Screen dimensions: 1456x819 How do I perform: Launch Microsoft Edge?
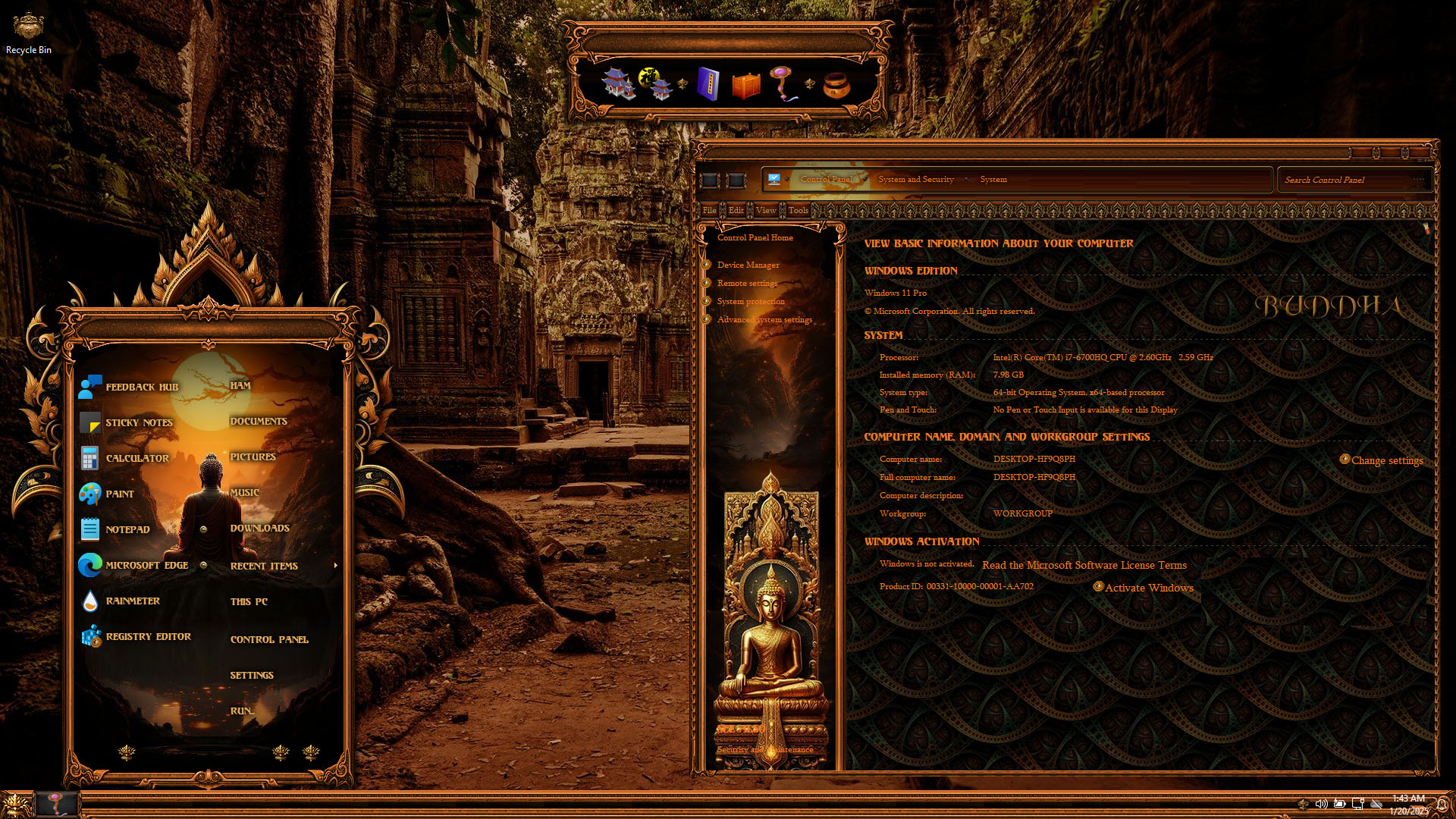click(146, 565)
